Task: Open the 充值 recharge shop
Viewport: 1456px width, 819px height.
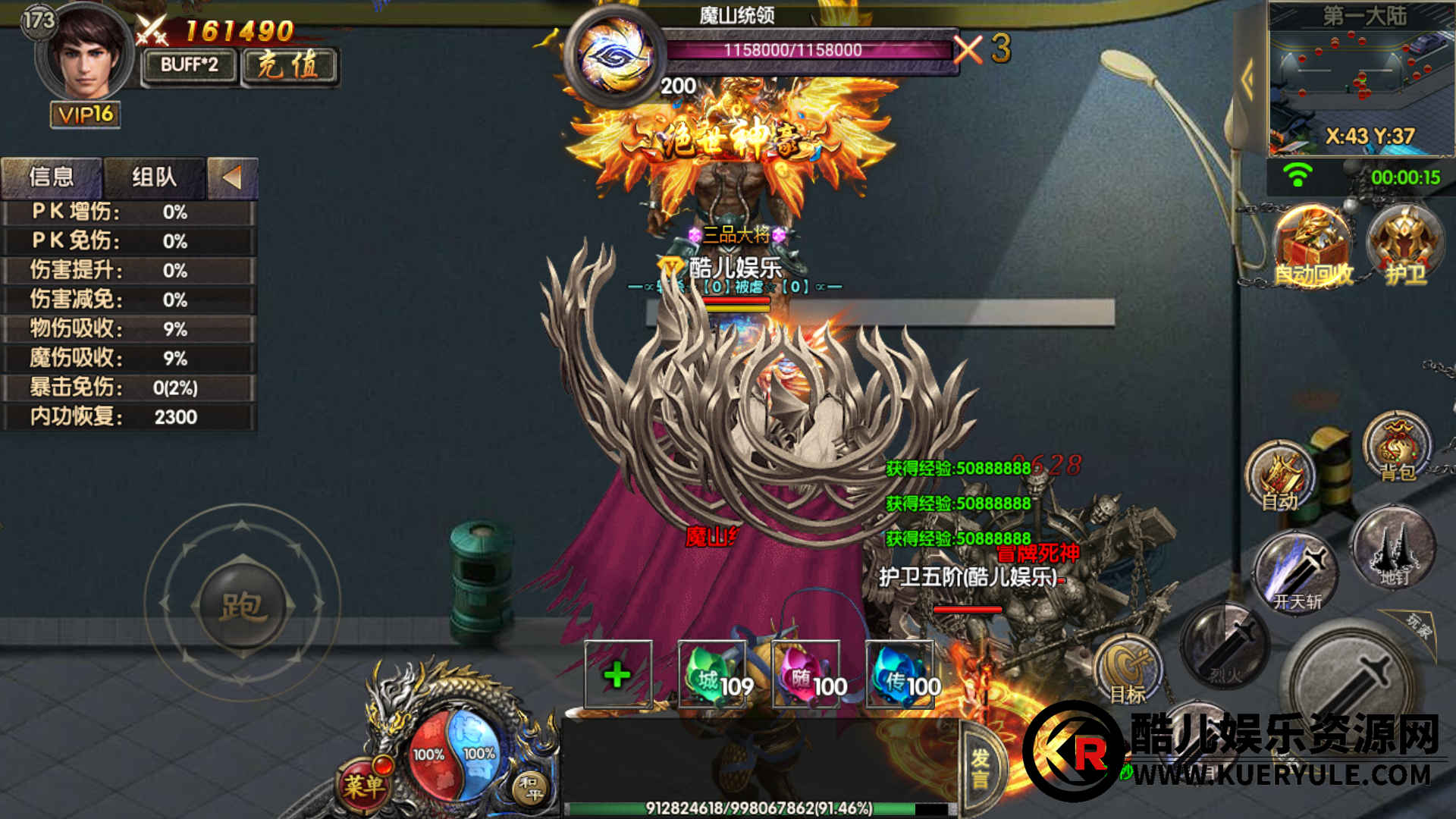Action: (x=290, y=65)
